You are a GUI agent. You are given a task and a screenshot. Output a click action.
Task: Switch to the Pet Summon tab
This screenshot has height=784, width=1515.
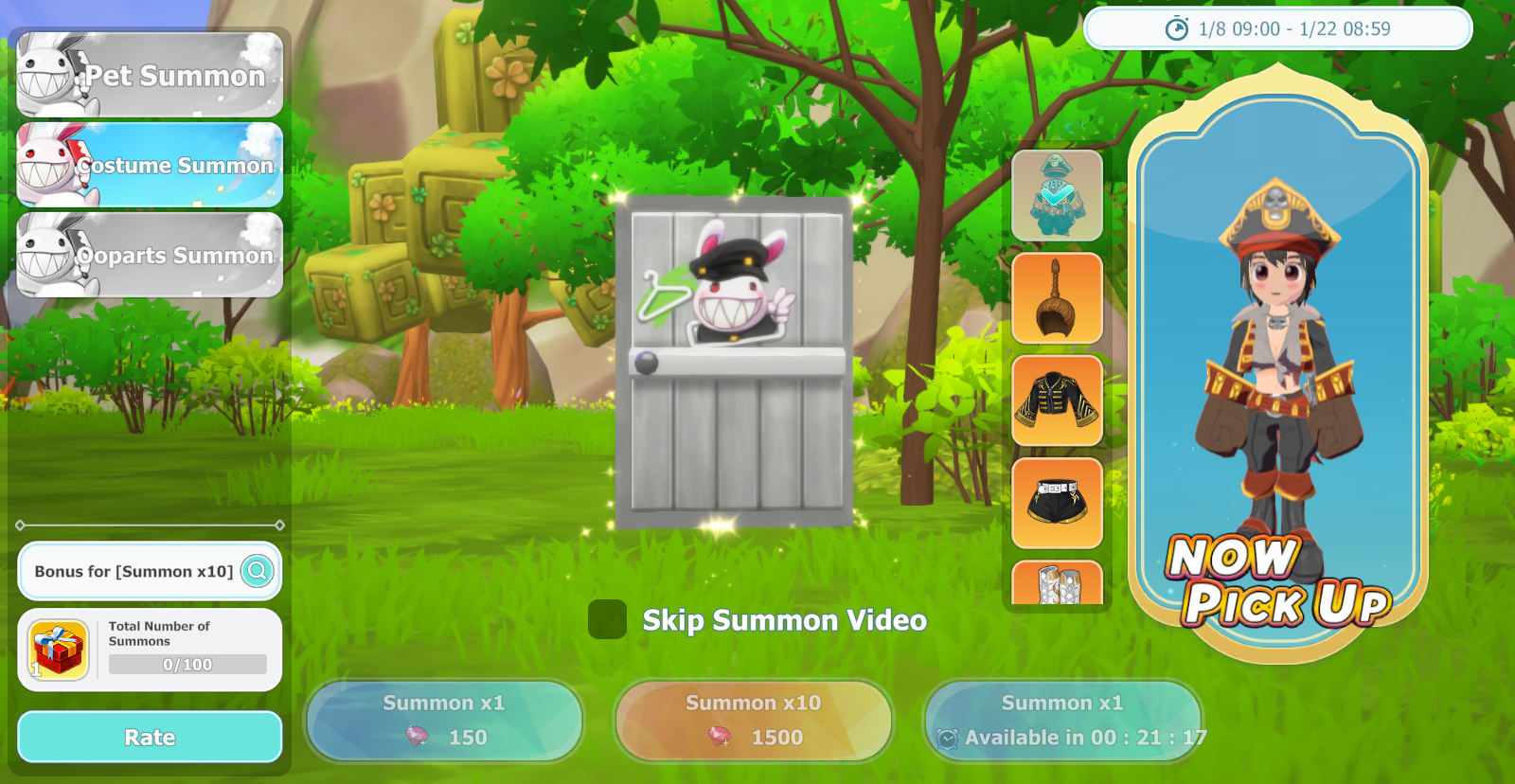click(x=150, y=75)
